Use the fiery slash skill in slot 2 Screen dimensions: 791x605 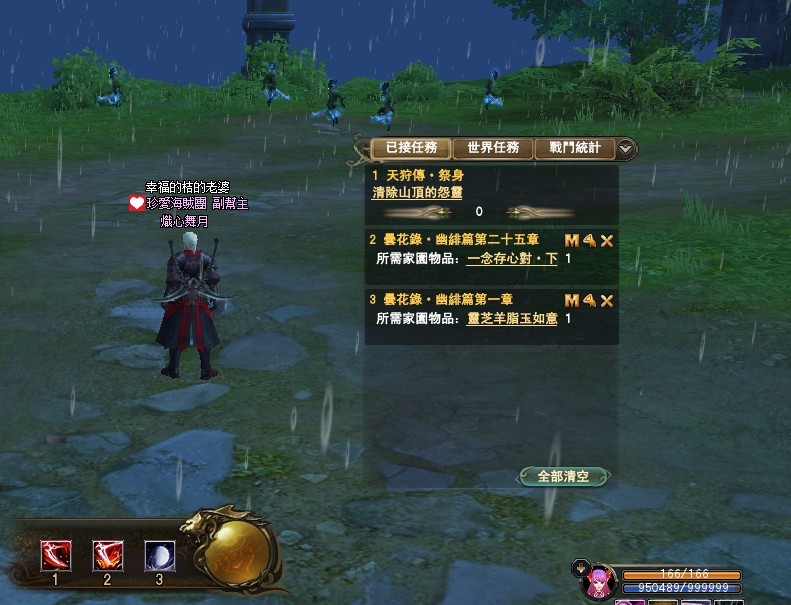point(107,555)
